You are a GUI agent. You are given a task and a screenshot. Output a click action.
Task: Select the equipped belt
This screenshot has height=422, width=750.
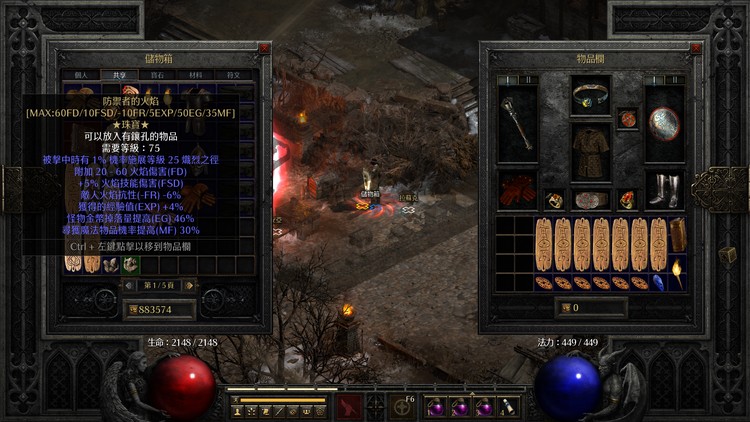[591, 199]
